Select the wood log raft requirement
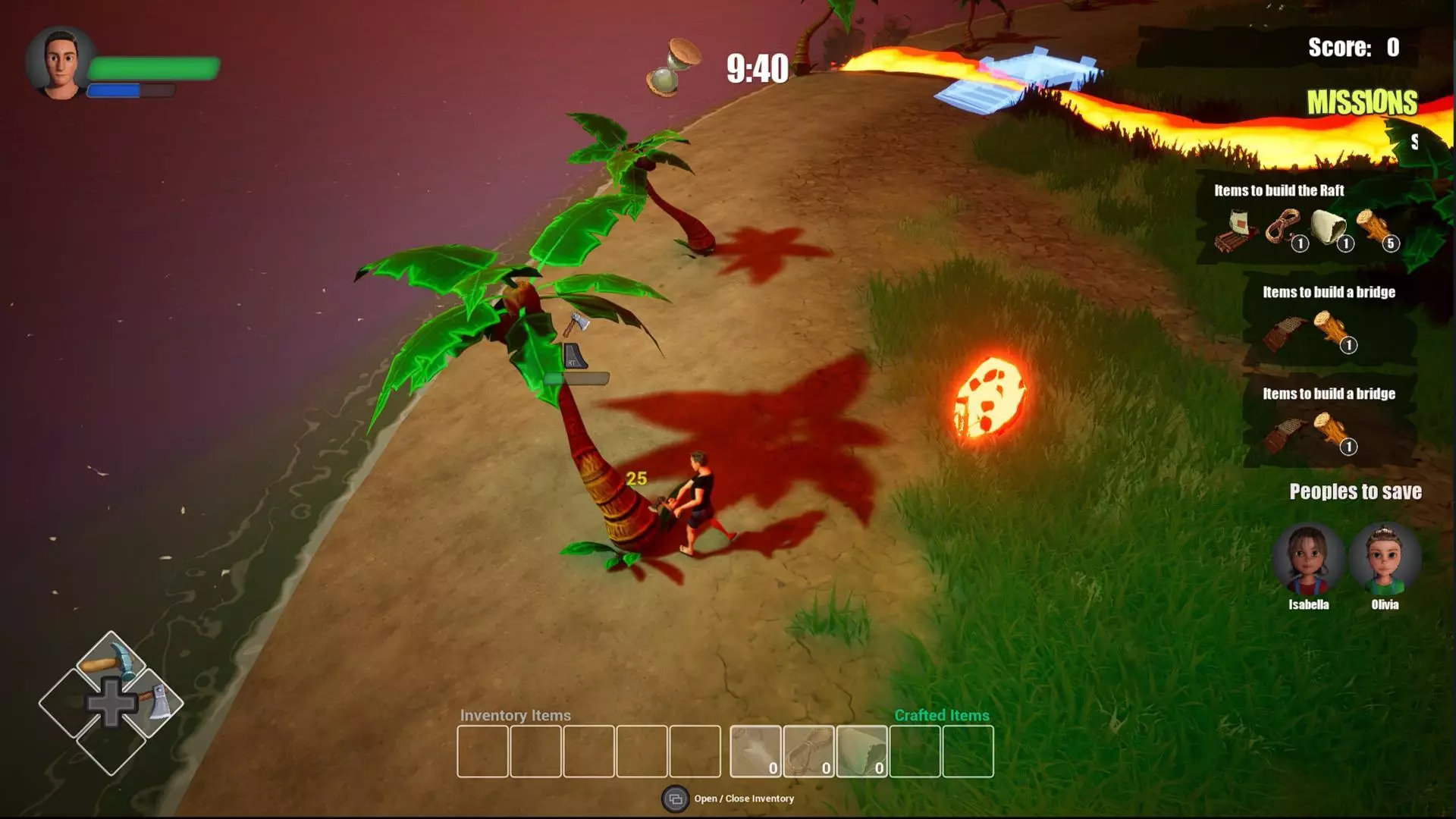Image resolution: width=1456 pixels, height=819 pixels. [x=1375, y=227]
